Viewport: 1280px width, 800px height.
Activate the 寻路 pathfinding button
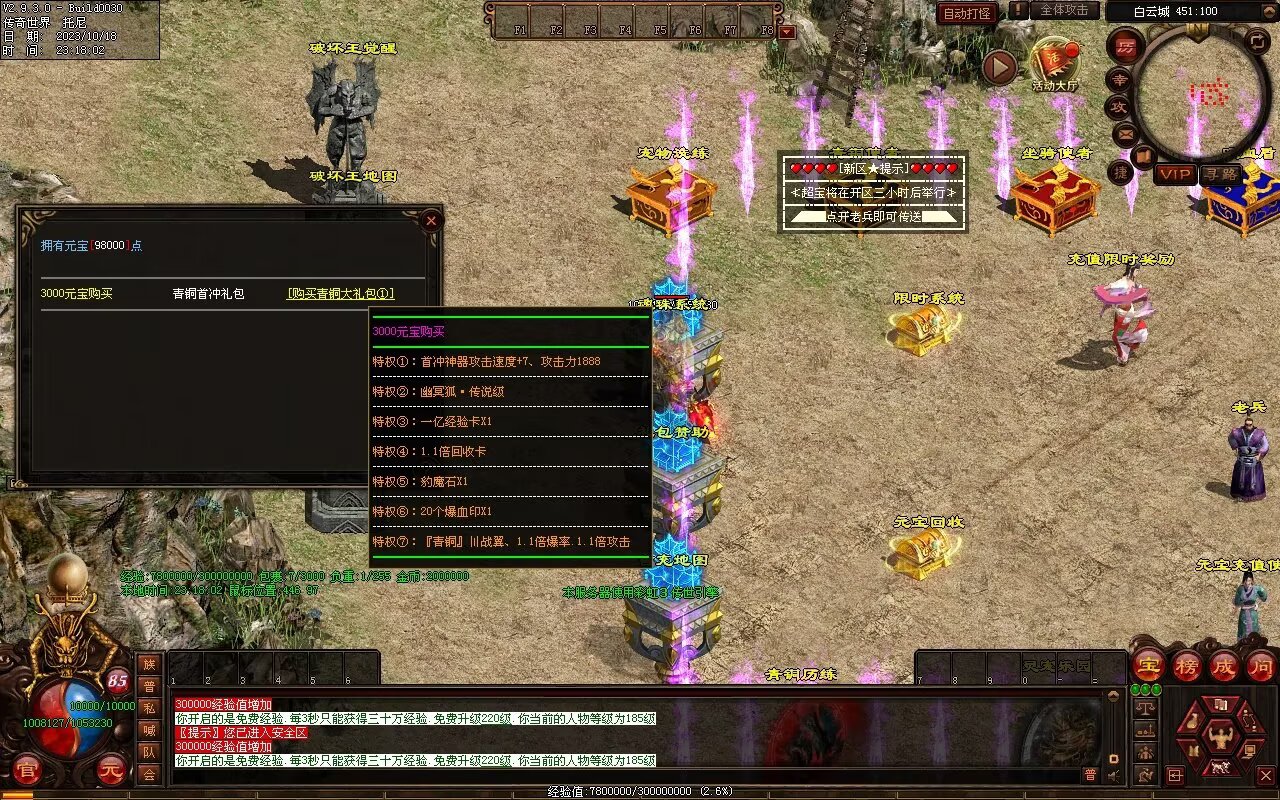1220,174
